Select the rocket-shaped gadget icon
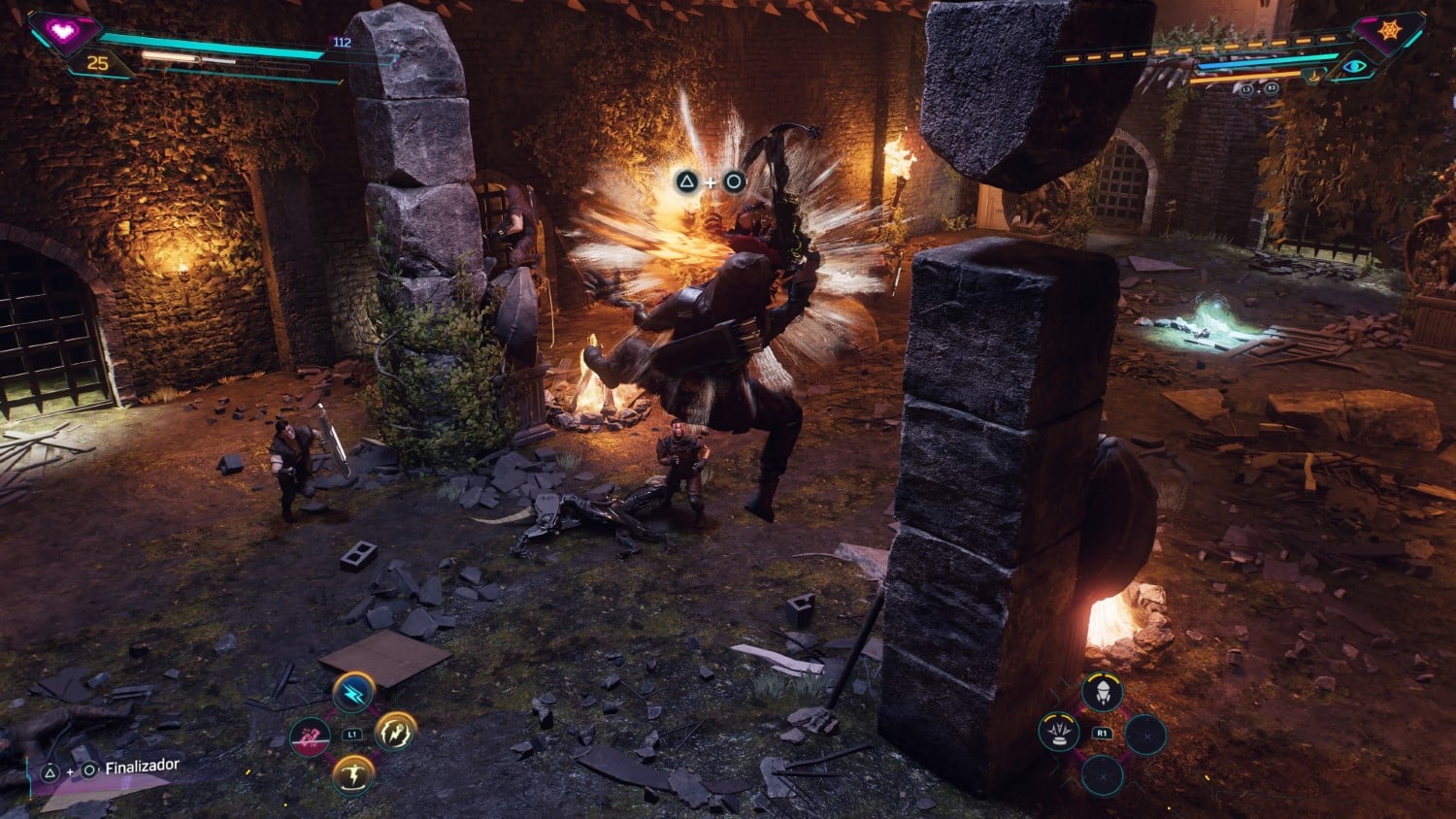Viewport: 1456px width, 819px height. [x=1102, y=692]
